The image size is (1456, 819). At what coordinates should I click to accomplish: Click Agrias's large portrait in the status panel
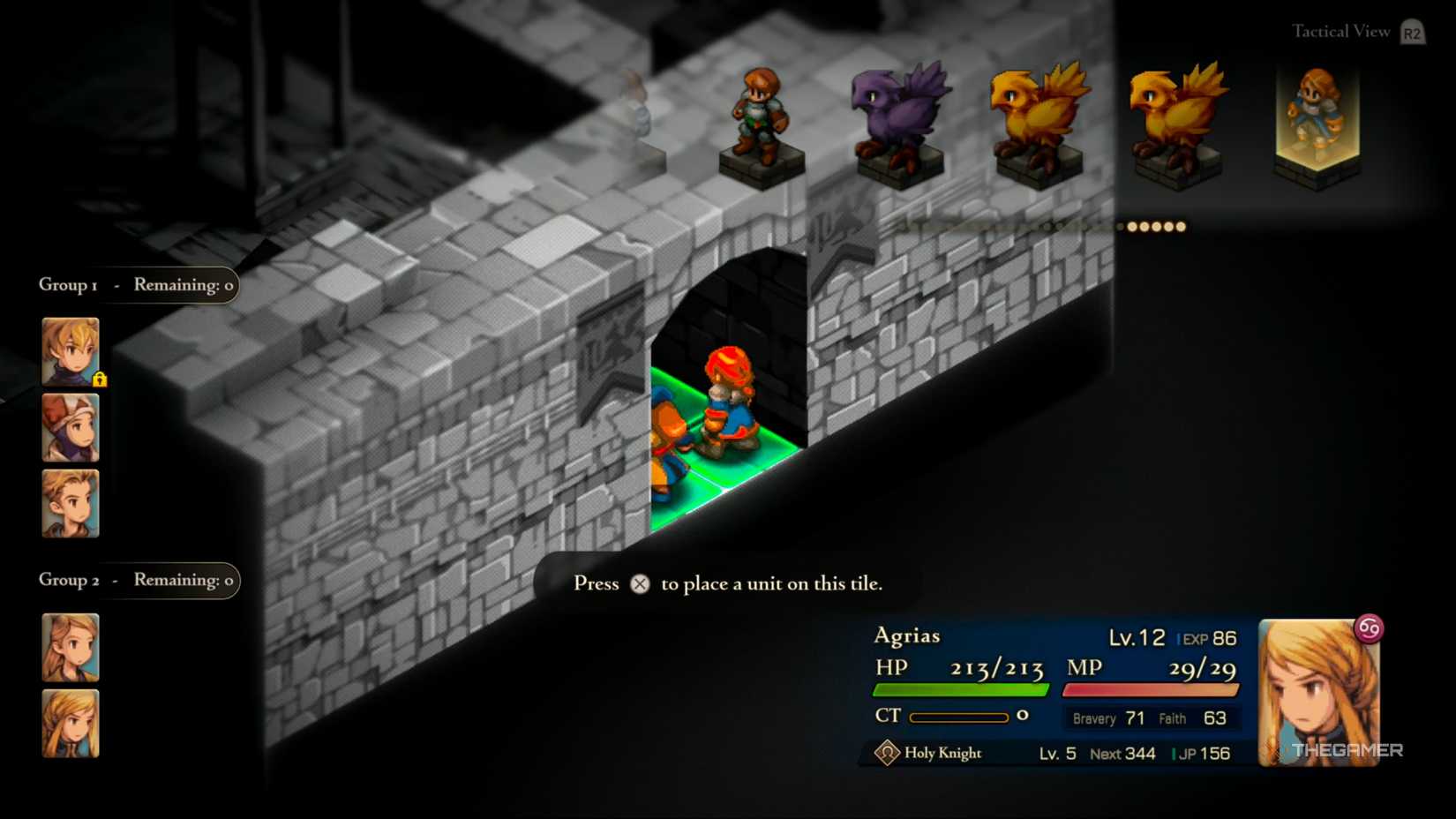click(x=1317, y=693)
